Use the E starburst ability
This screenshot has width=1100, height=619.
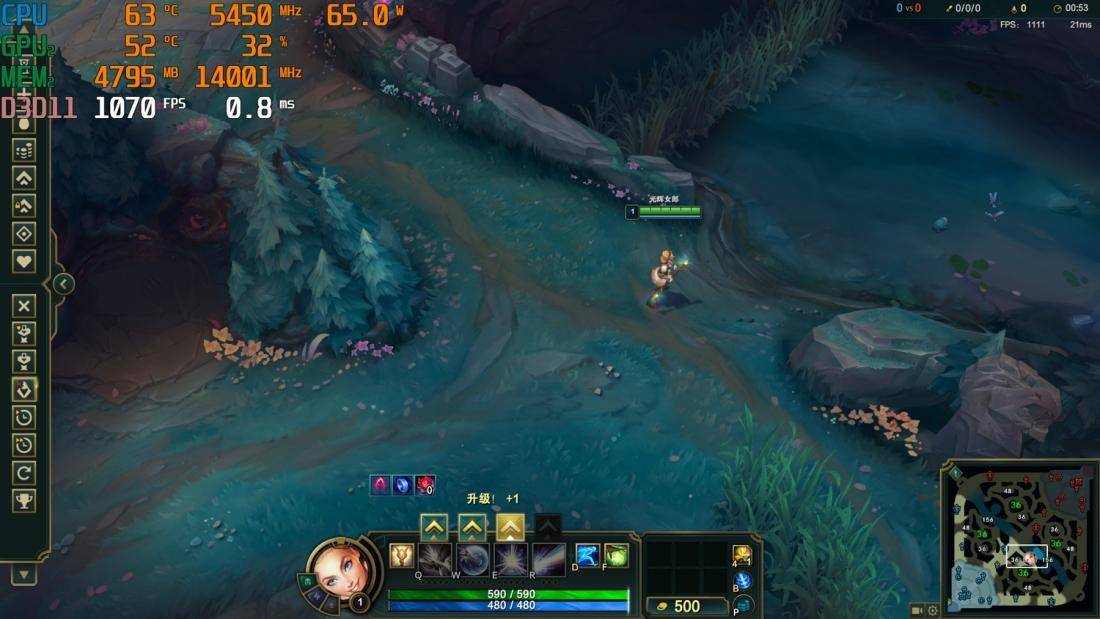pos(510,558)
